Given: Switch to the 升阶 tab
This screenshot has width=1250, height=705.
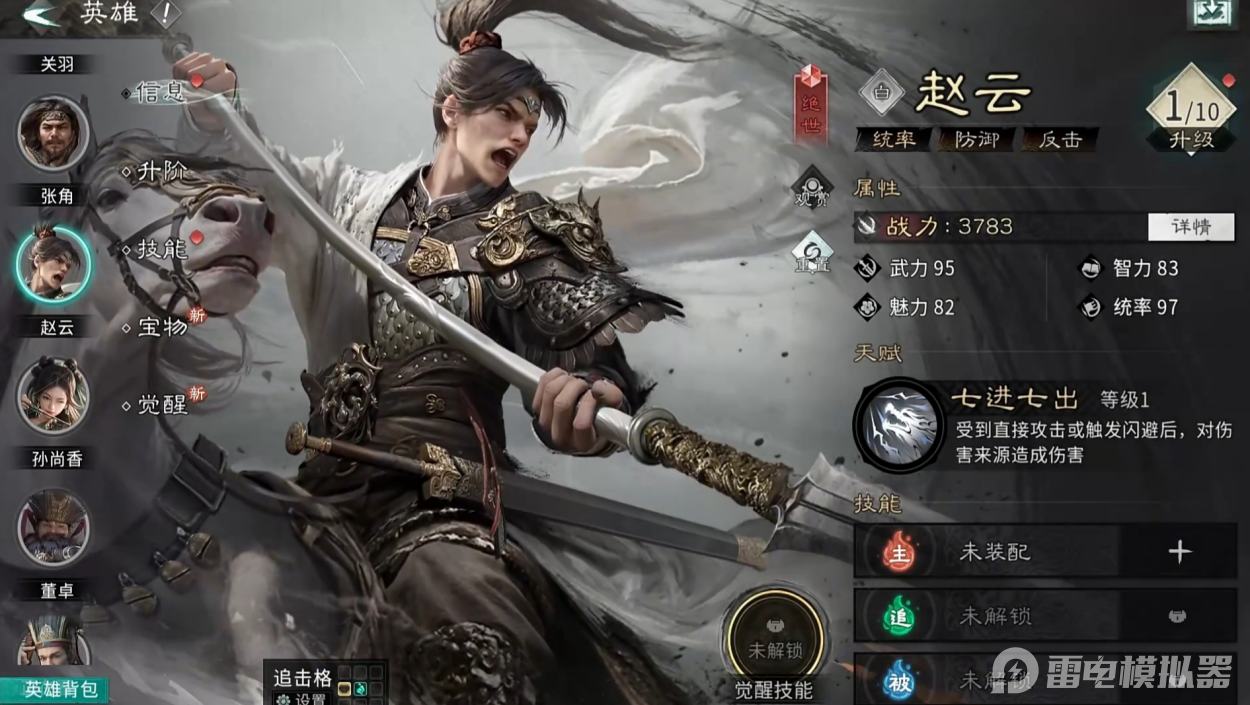Looking at the screenshot, I should click(x=160, y=172).
